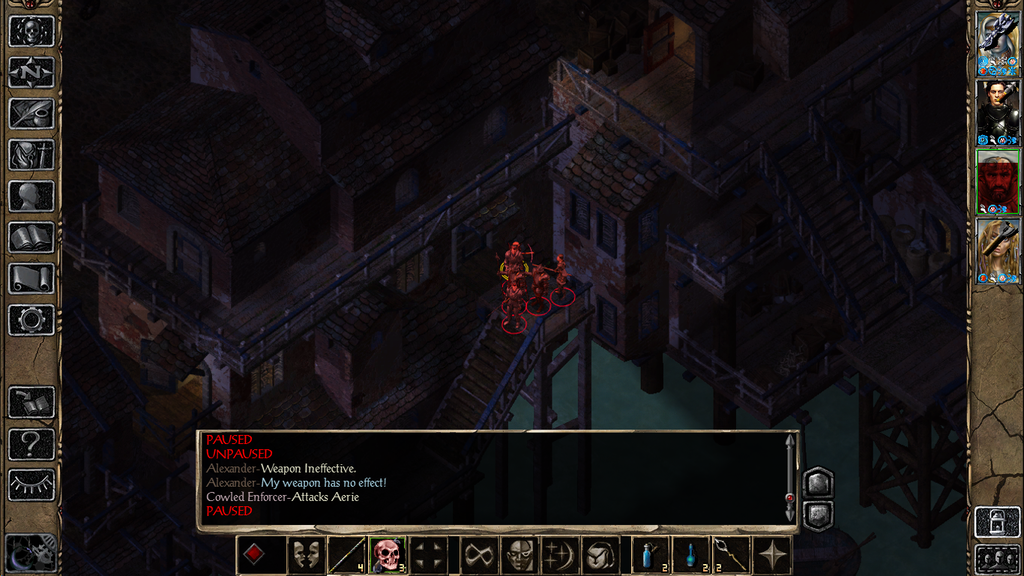Open the area map compass button
1024x576 pixels.
pos(31,72)
